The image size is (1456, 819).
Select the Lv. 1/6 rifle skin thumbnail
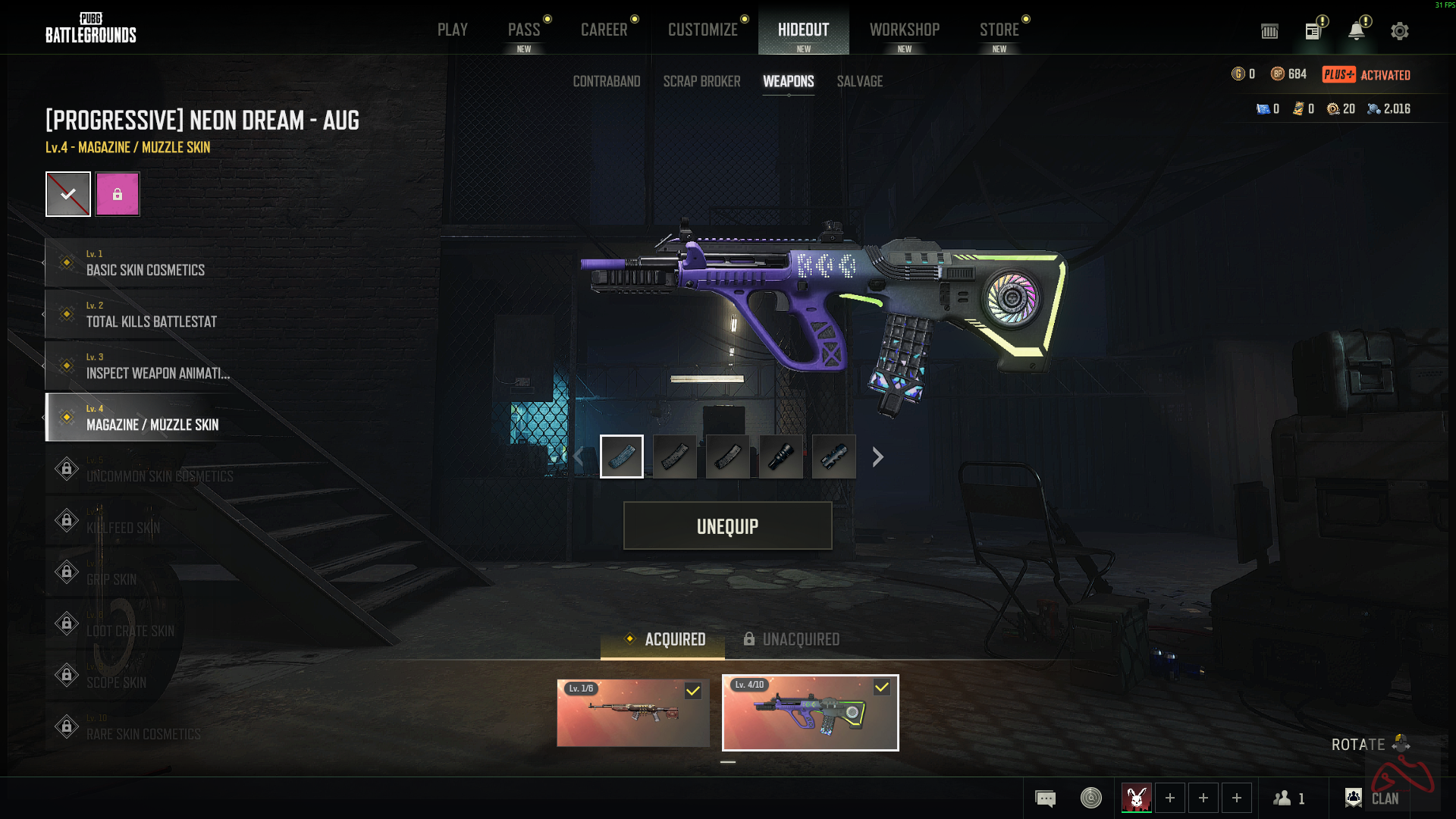click(633, 713)
